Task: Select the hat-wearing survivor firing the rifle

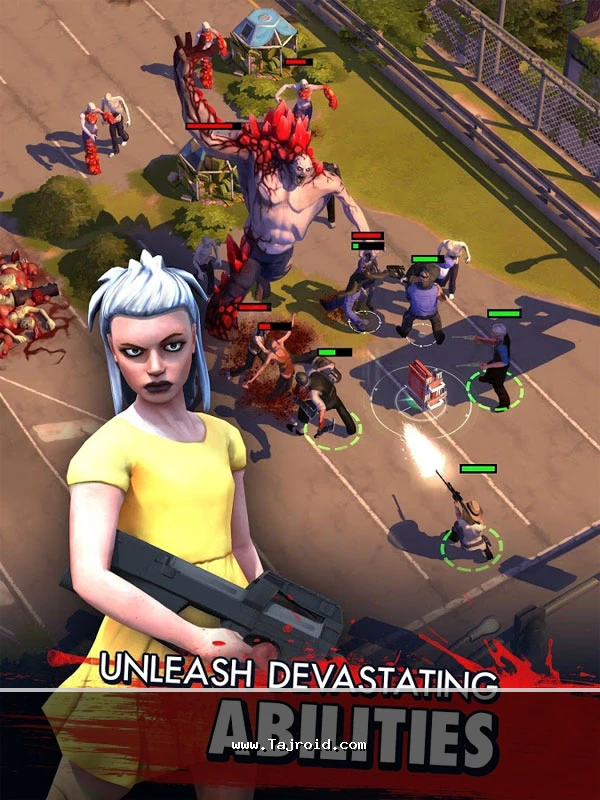Action: pos(469,524)
